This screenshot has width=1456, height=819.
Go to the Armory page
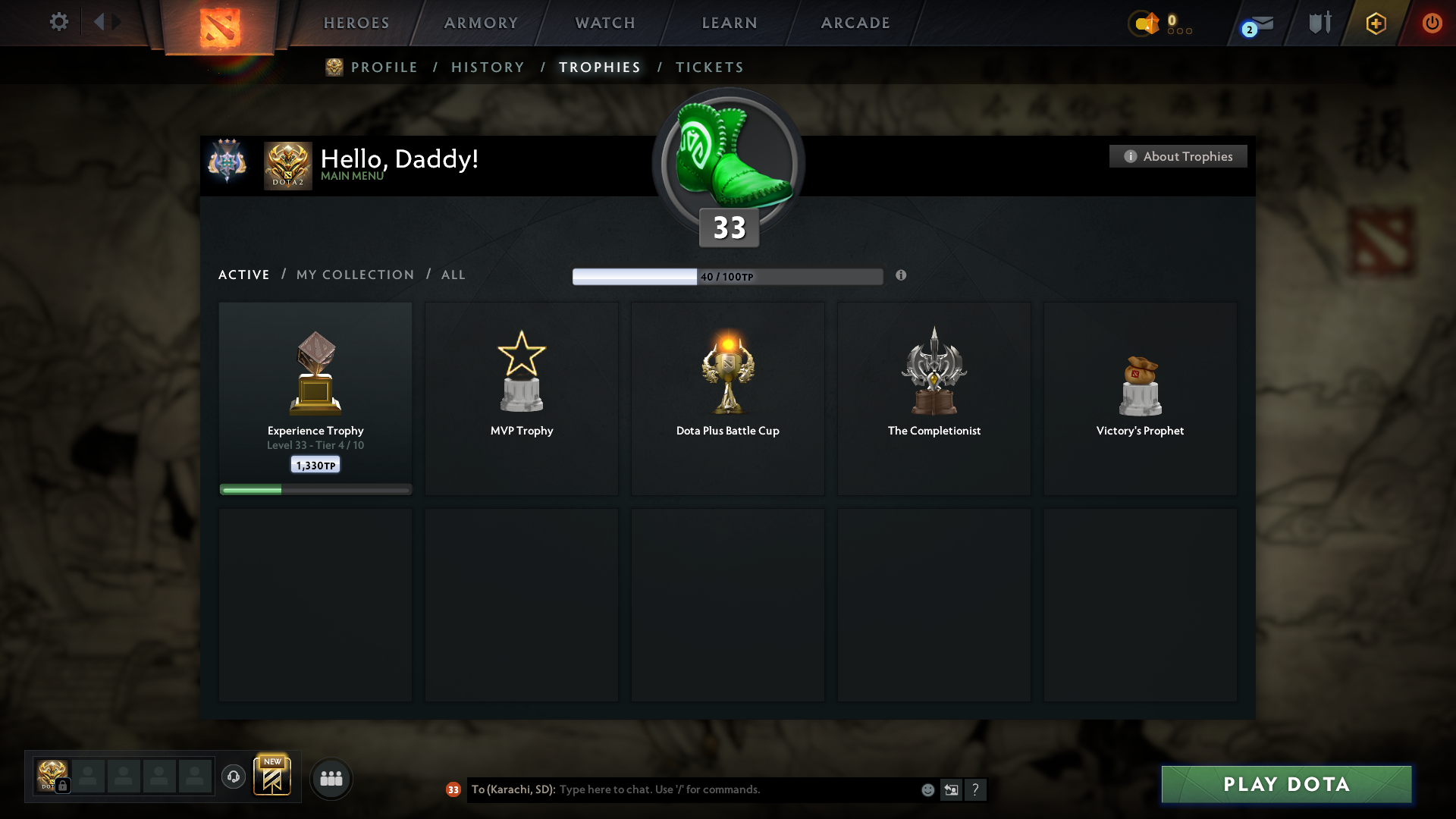click(481, 23)
